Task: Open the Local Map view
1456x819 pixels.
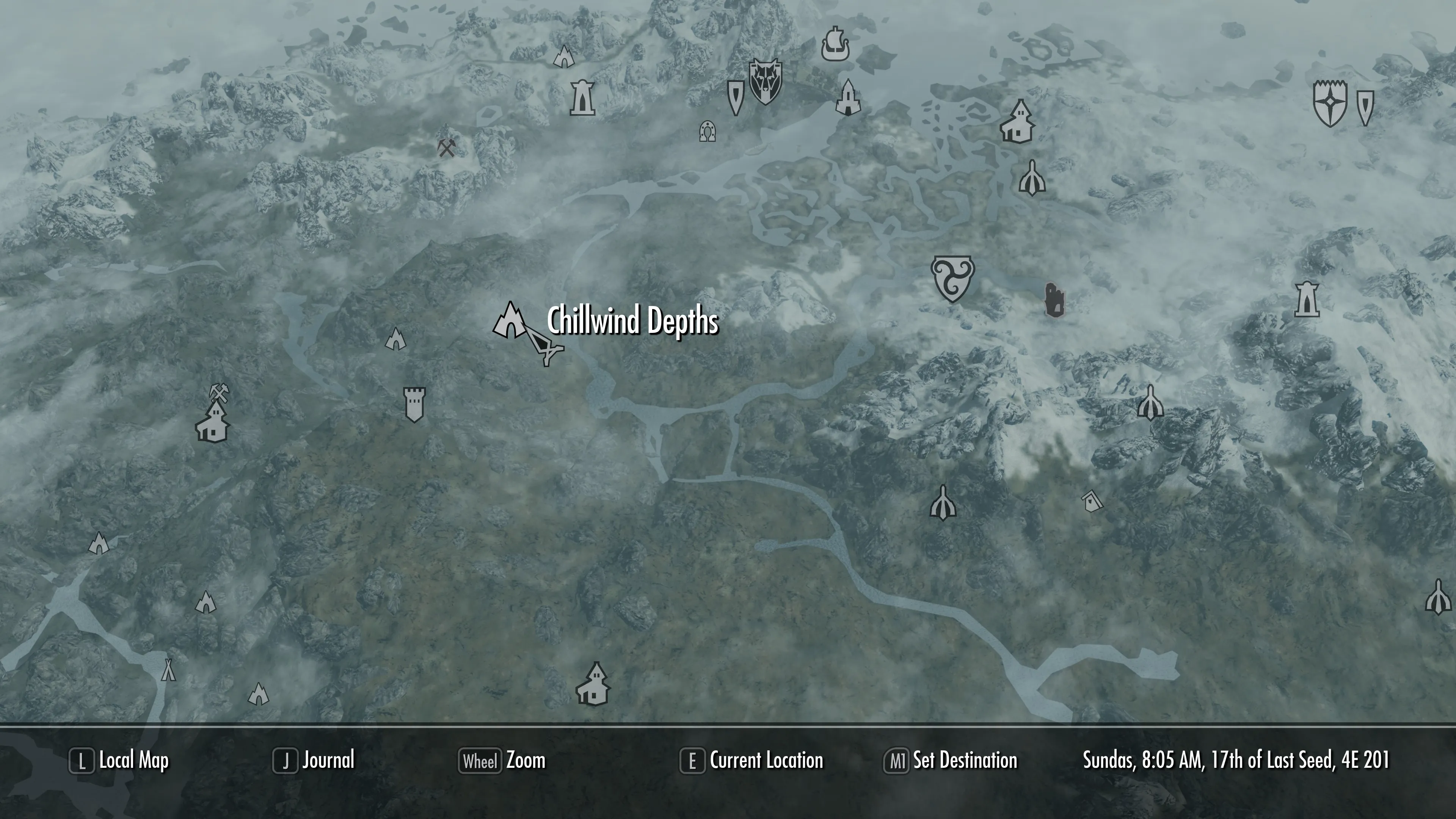Action: click(x=119, y=761)
